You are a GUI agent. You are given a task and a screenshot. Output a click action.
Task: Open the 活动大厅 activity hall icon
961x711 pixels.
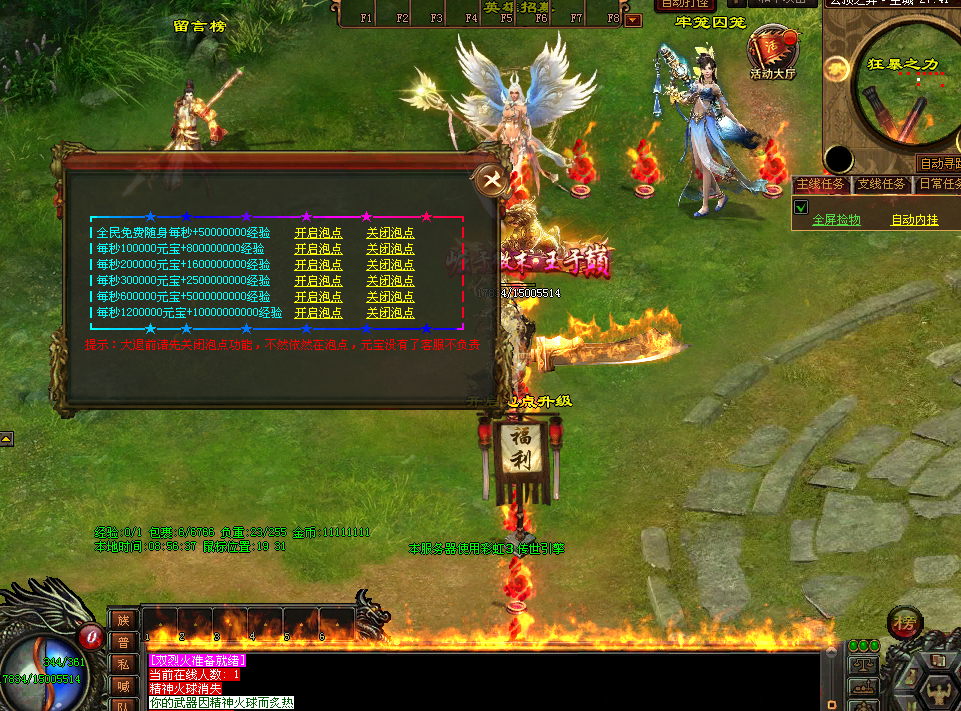(x=774, y=51)
